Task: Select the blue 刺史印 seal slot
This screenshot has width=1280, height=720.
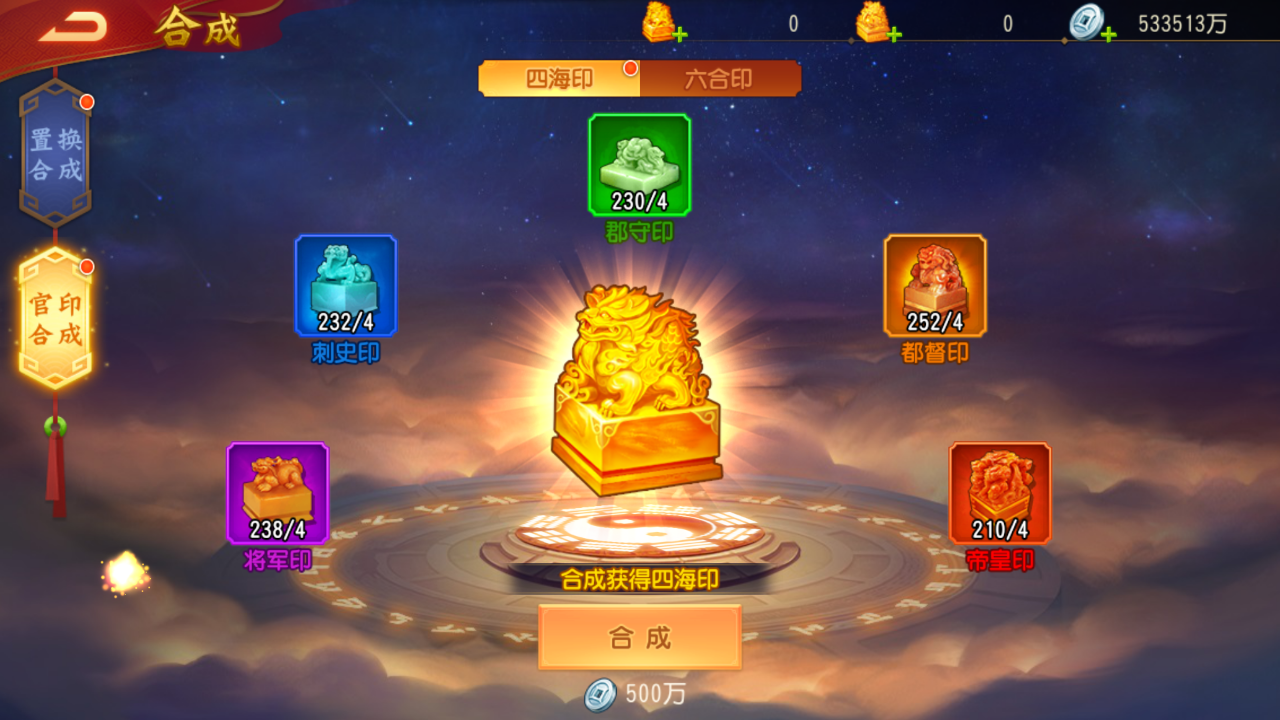Action: tap(345, 286)
